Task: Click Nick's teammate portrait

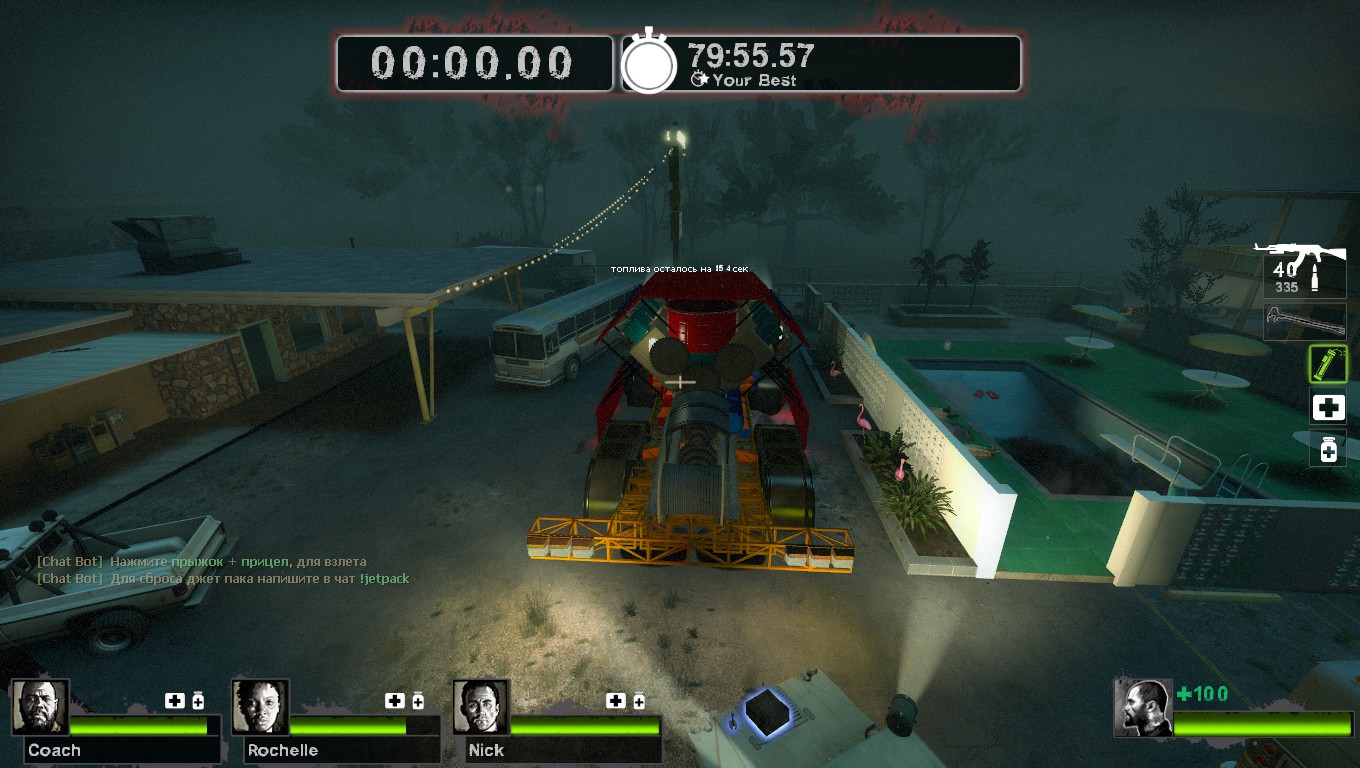Action: click(x=481, y=707)
